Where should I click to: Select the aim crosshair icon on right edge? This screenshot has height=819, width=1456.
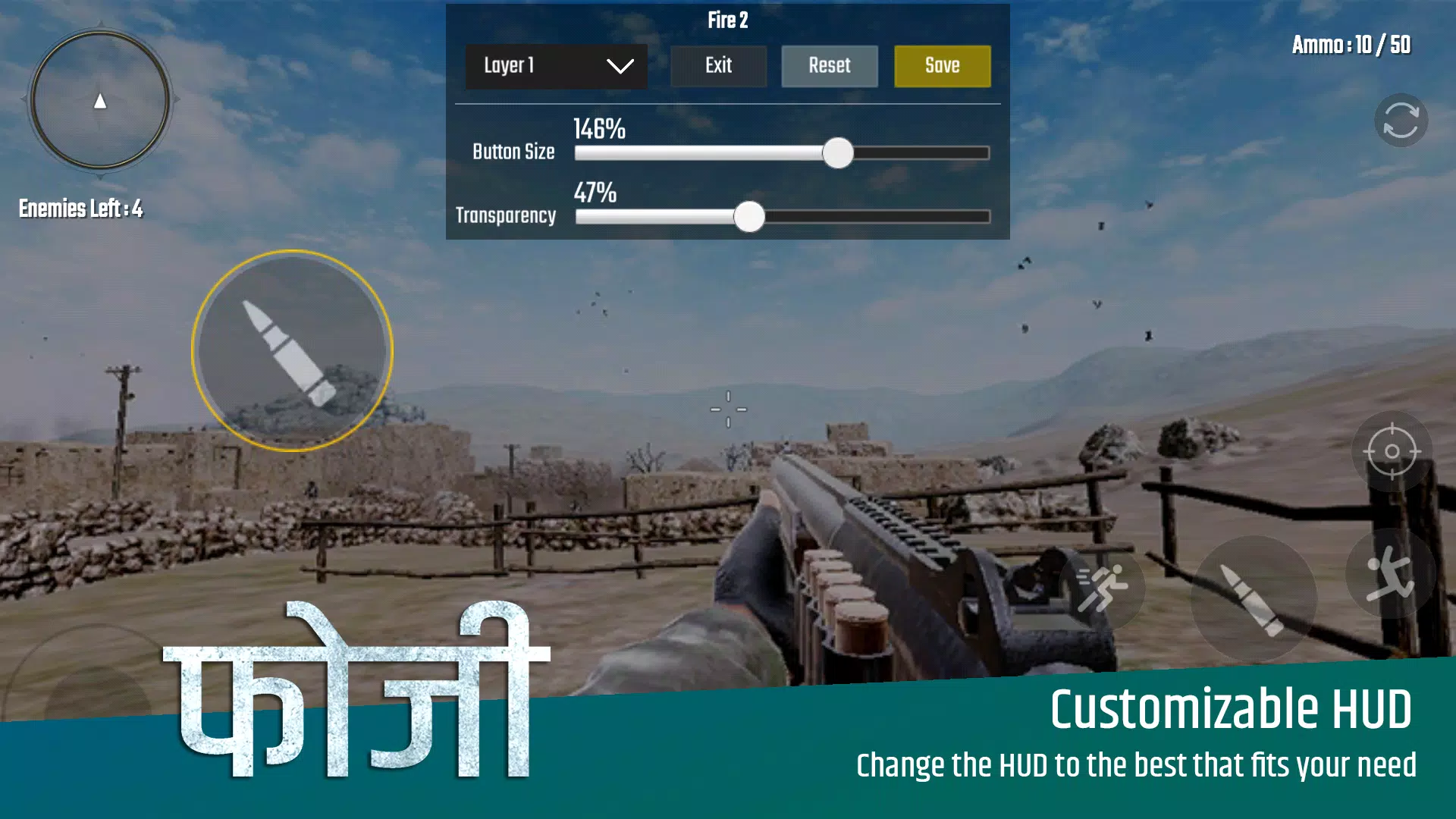[x=1393, y=451]
